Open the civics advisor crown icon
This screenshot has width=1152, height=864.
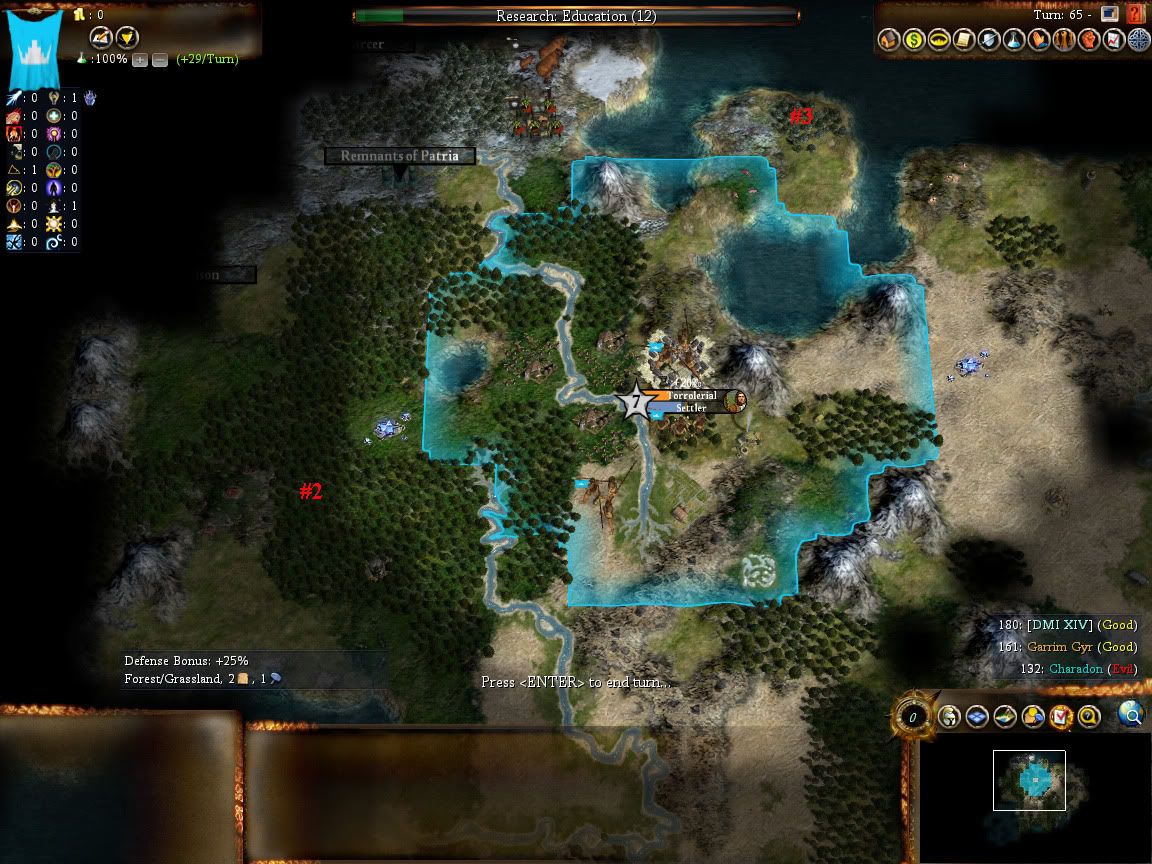937,40
